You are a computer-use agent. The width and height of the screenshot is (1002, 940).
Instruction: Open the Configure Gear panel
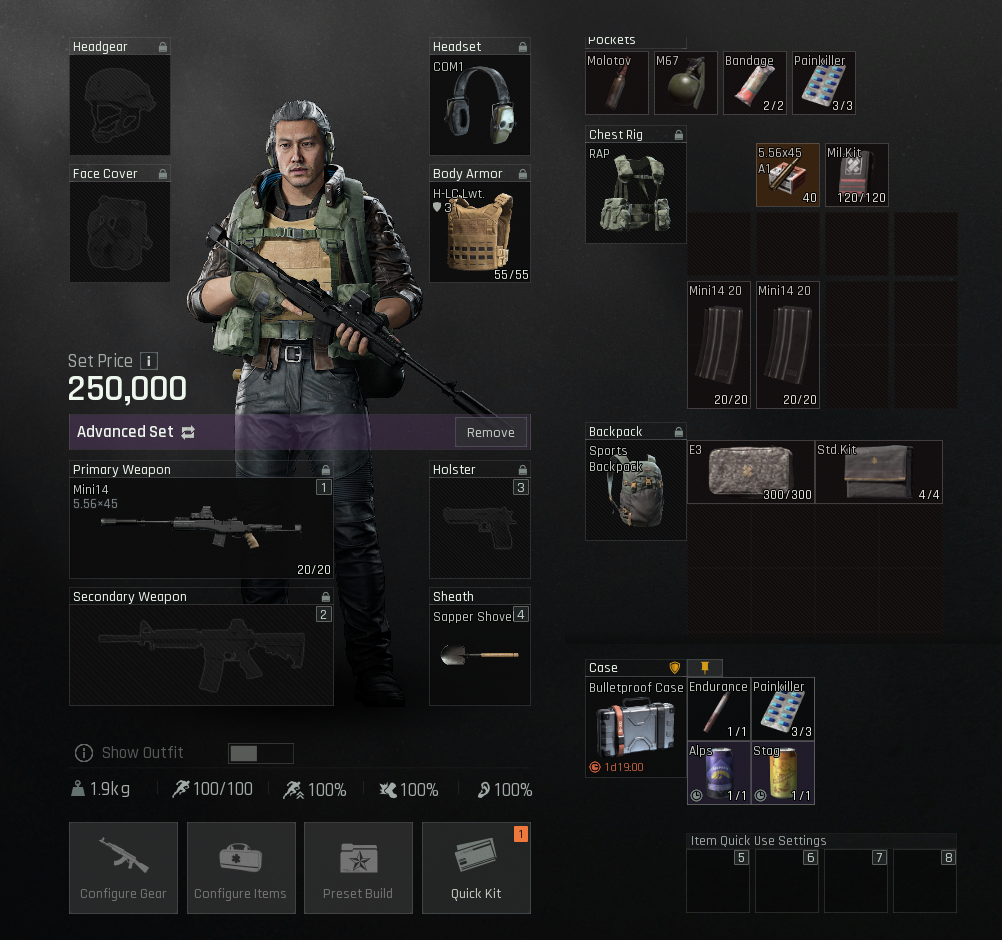click(123, 867)
